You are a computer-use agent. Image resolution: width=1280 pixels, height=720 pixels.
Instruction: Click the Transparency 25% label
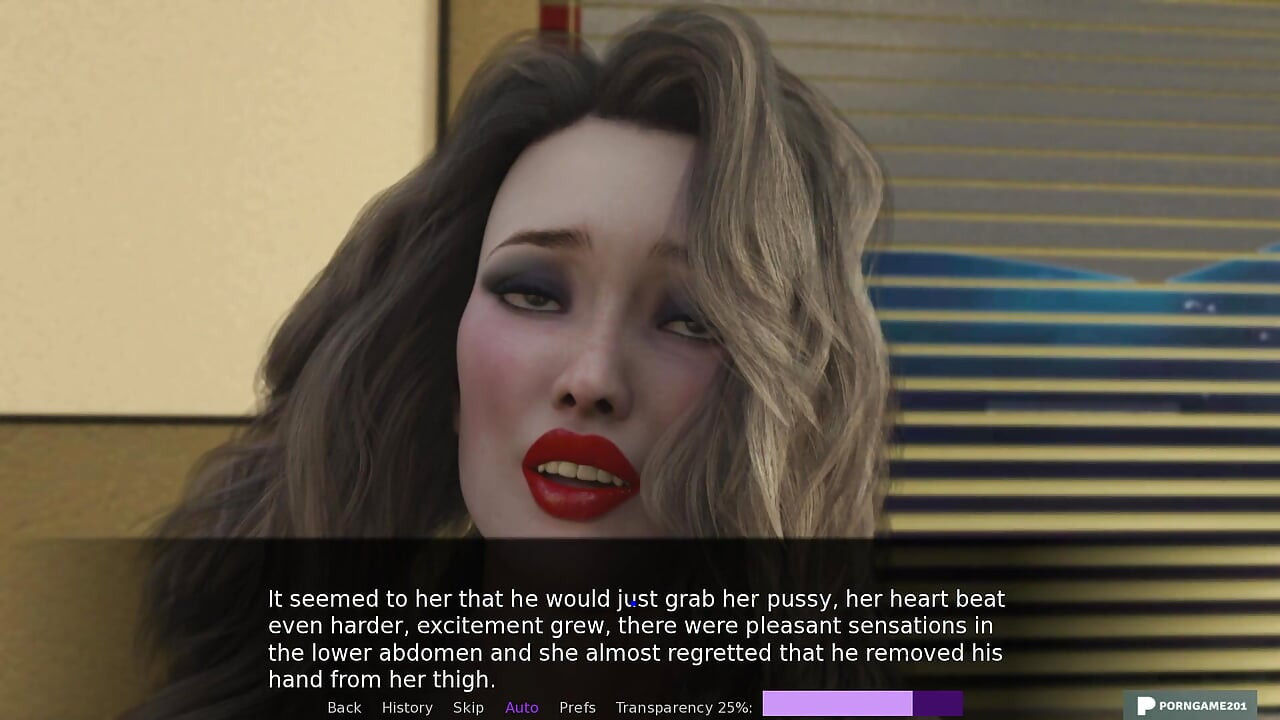[685, 707]
